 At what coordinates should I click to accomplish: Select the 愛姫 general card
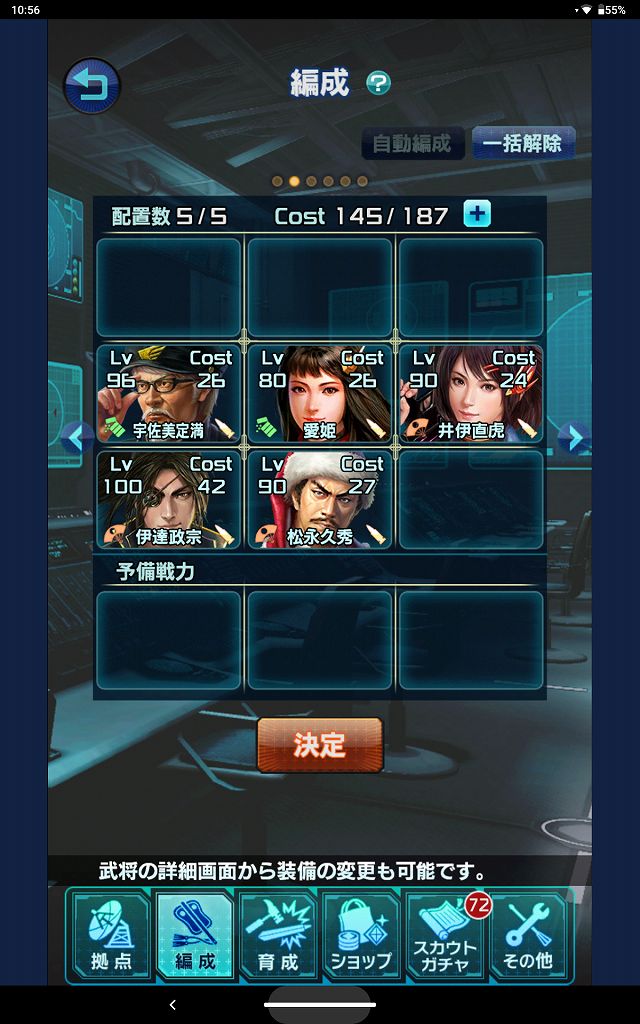319,394
